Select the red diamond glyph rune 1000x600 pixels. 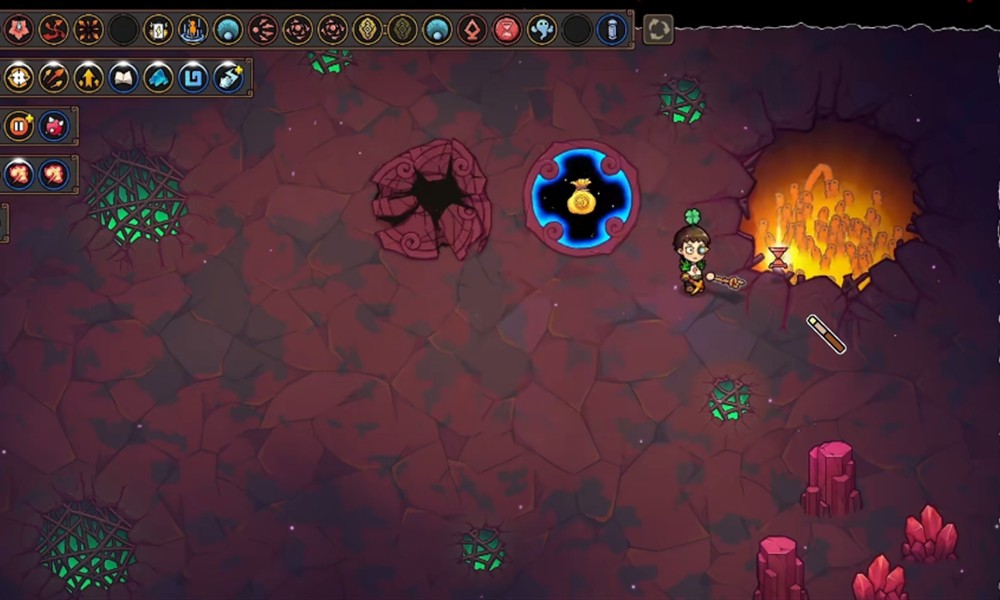tap(472, 29)
